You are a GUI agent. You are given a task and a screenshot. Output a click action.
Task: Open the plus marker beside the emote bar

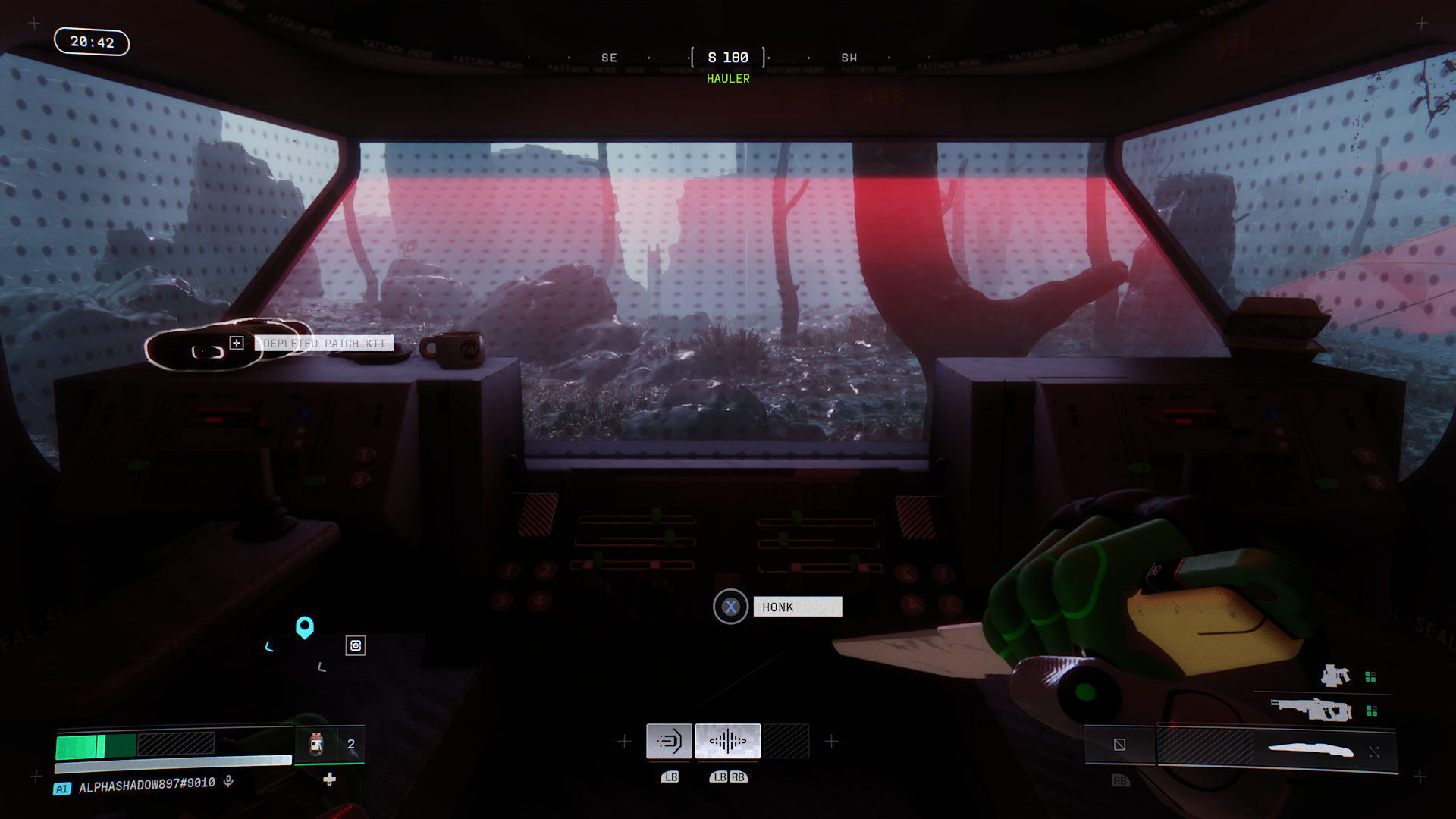tap(831, 741)
